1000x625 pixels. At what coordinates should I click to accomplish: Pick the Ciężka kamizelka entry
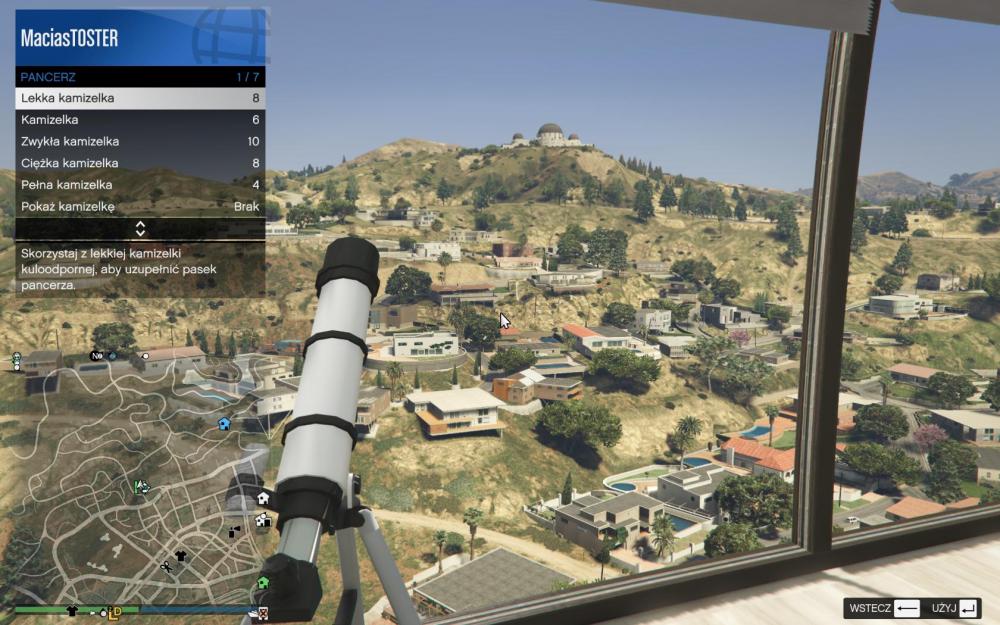click(x=140, y=163)
